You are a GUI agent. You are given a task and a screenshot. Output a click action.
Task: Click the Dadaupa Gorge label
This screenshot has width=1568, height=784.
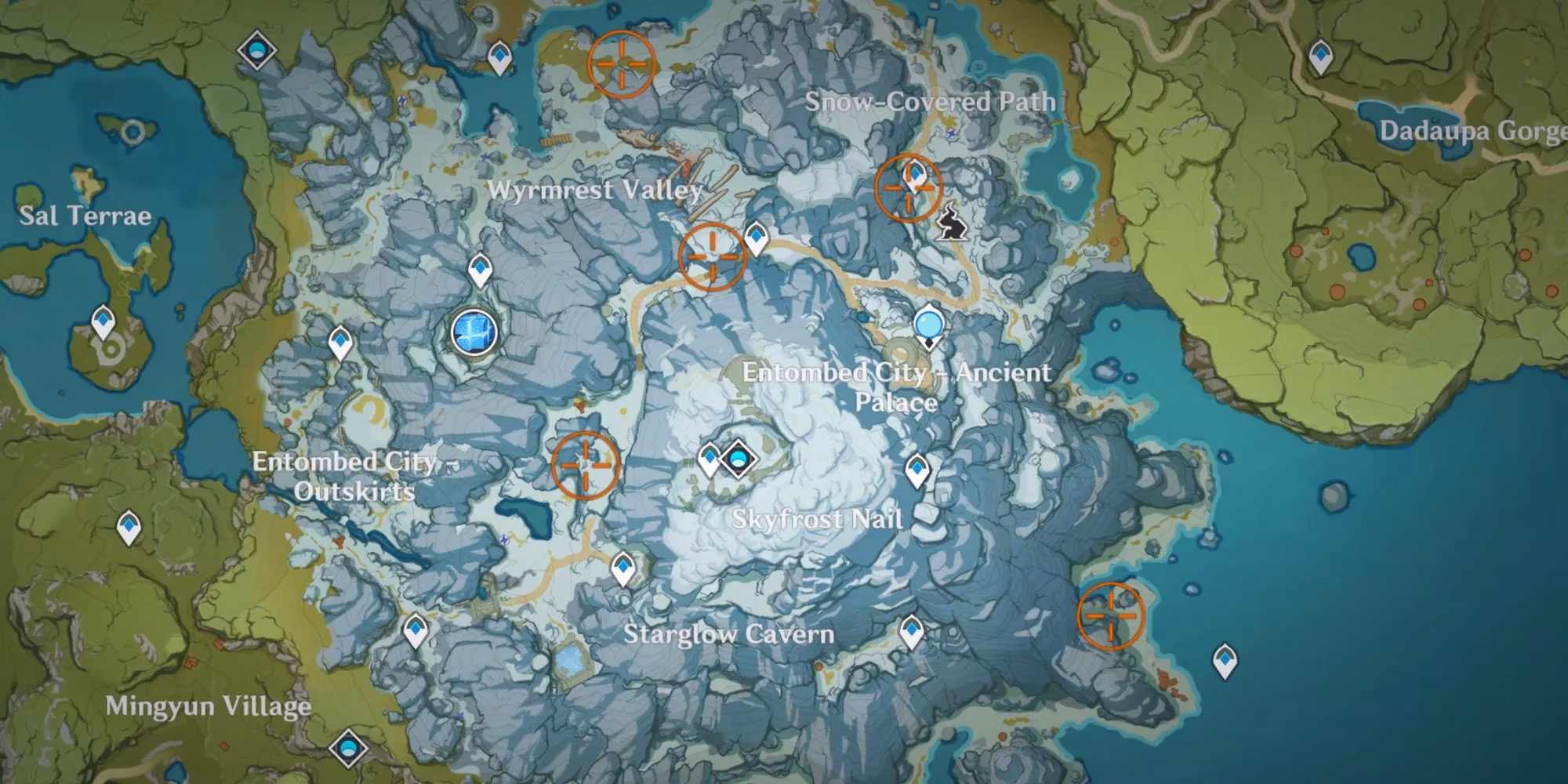1474,132
